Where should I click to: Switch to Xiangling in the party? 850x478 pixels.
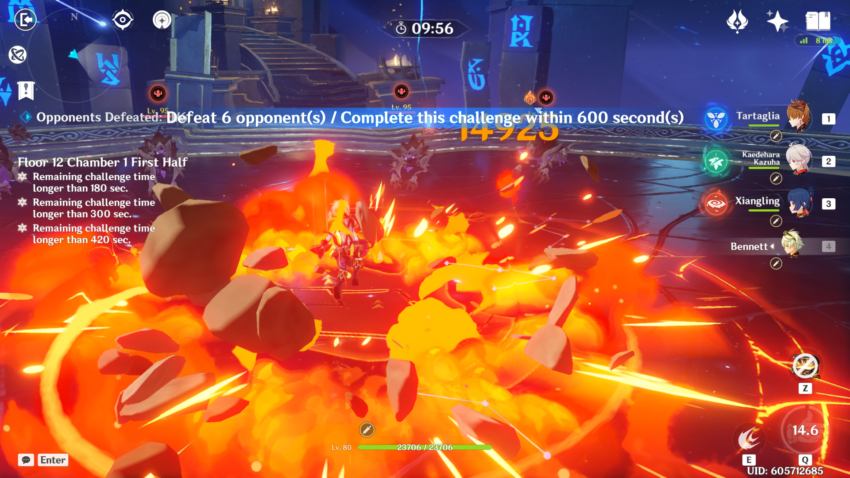click(x=797, y=203)
